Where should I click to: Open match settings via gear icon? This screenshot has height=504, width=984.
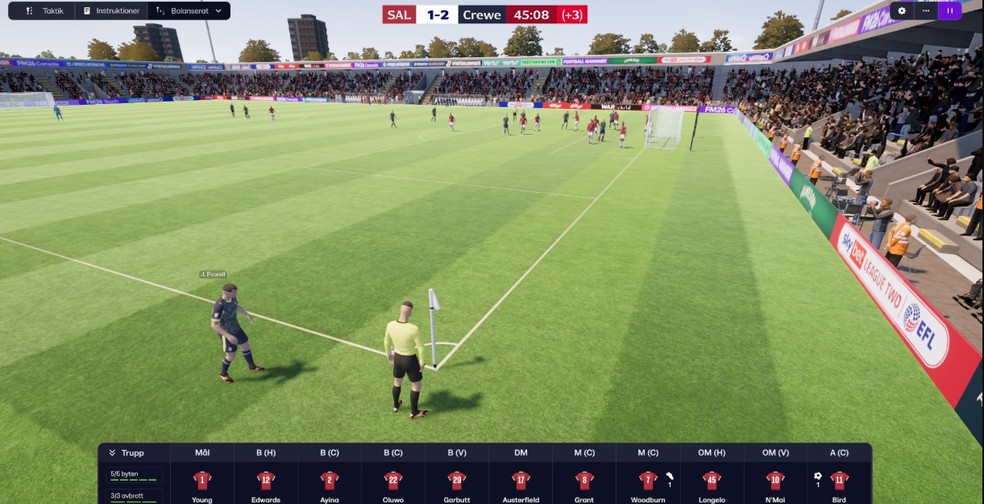coord(902,11)
